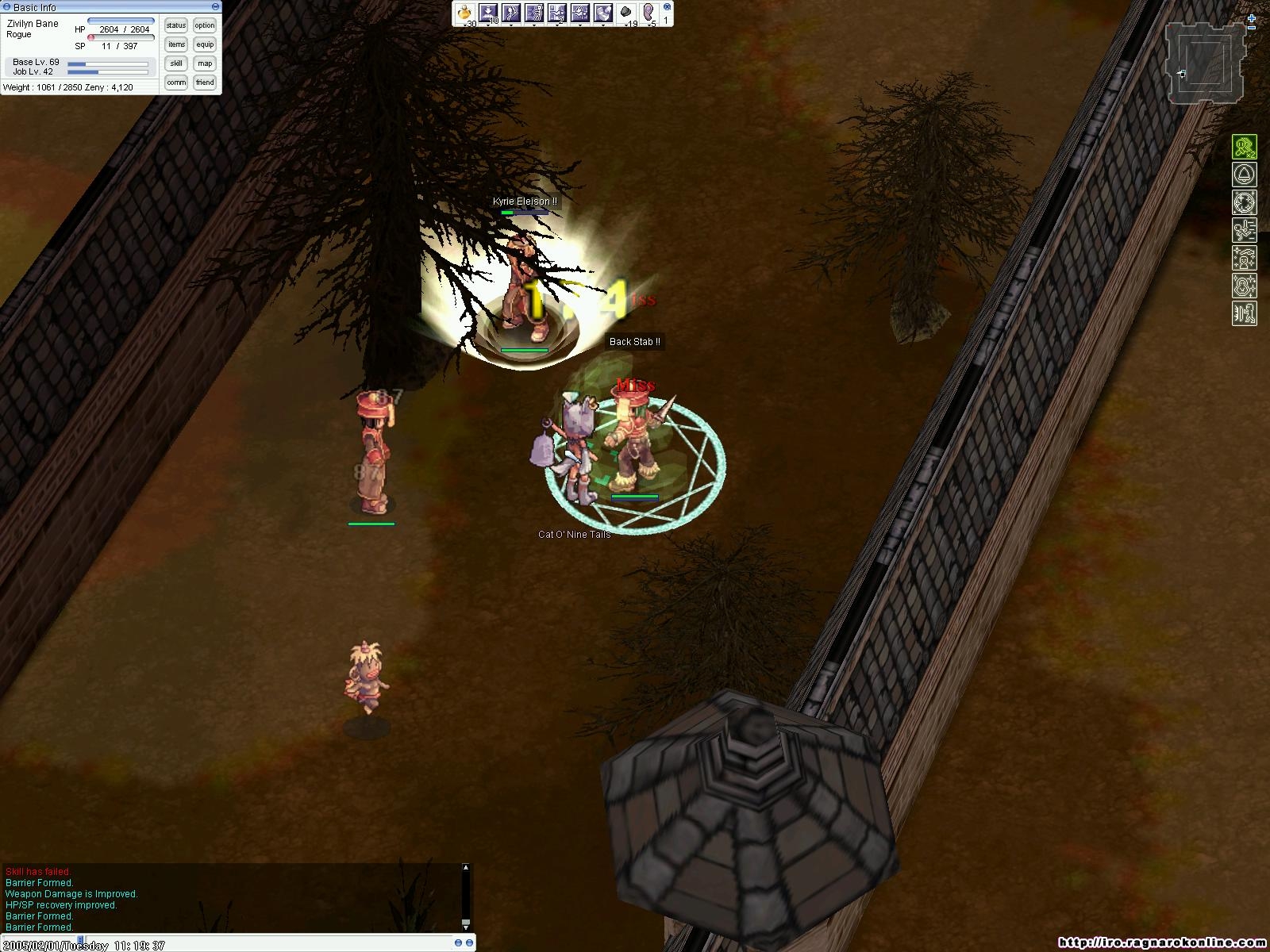This screenshot has height=952, width=1270.
Task: Show the items inventory
Action: tap(176, 44)
